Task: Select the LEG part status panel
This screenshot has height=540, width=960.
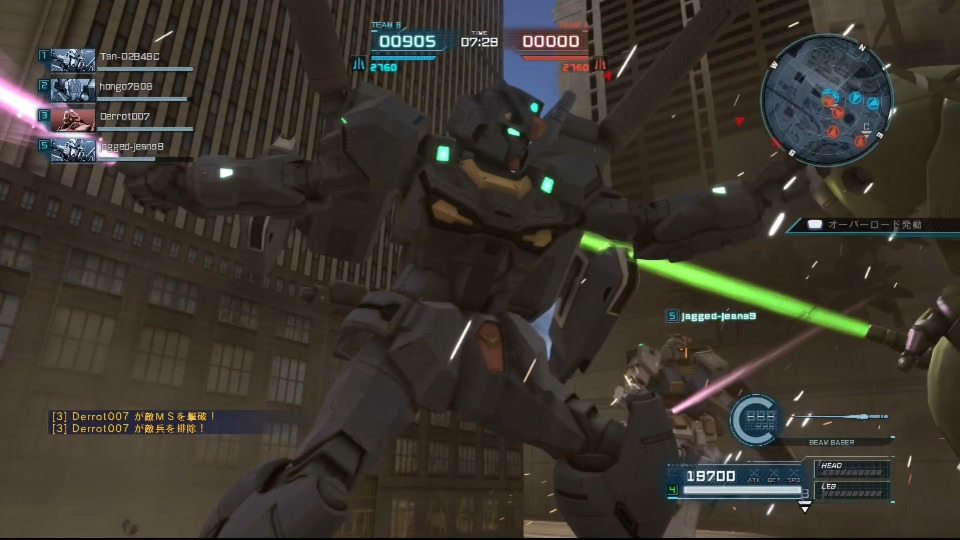Action: (852, 489)
